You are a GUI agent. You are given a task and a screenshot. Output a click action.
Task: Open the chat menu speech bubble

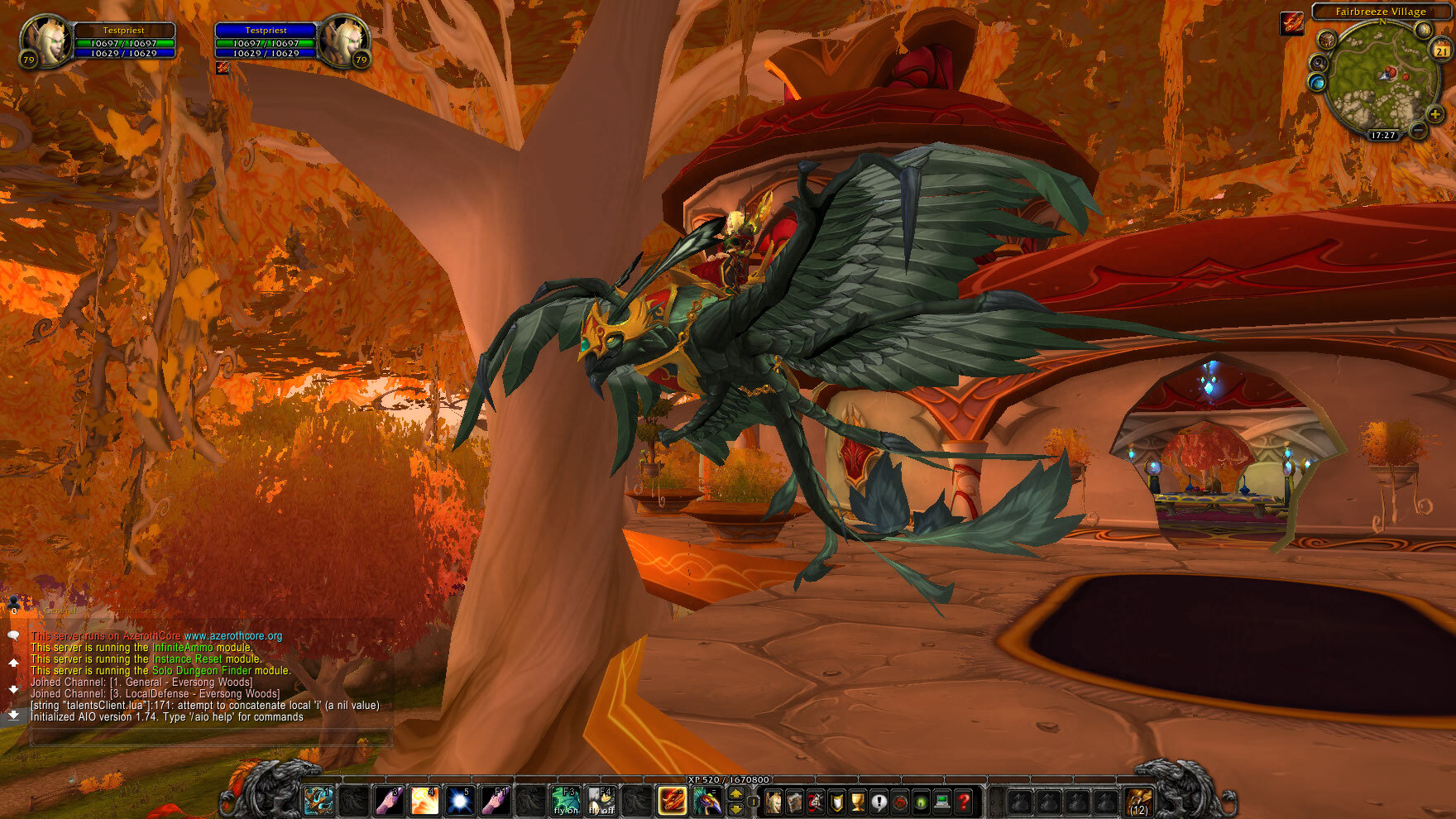point(13,635)
